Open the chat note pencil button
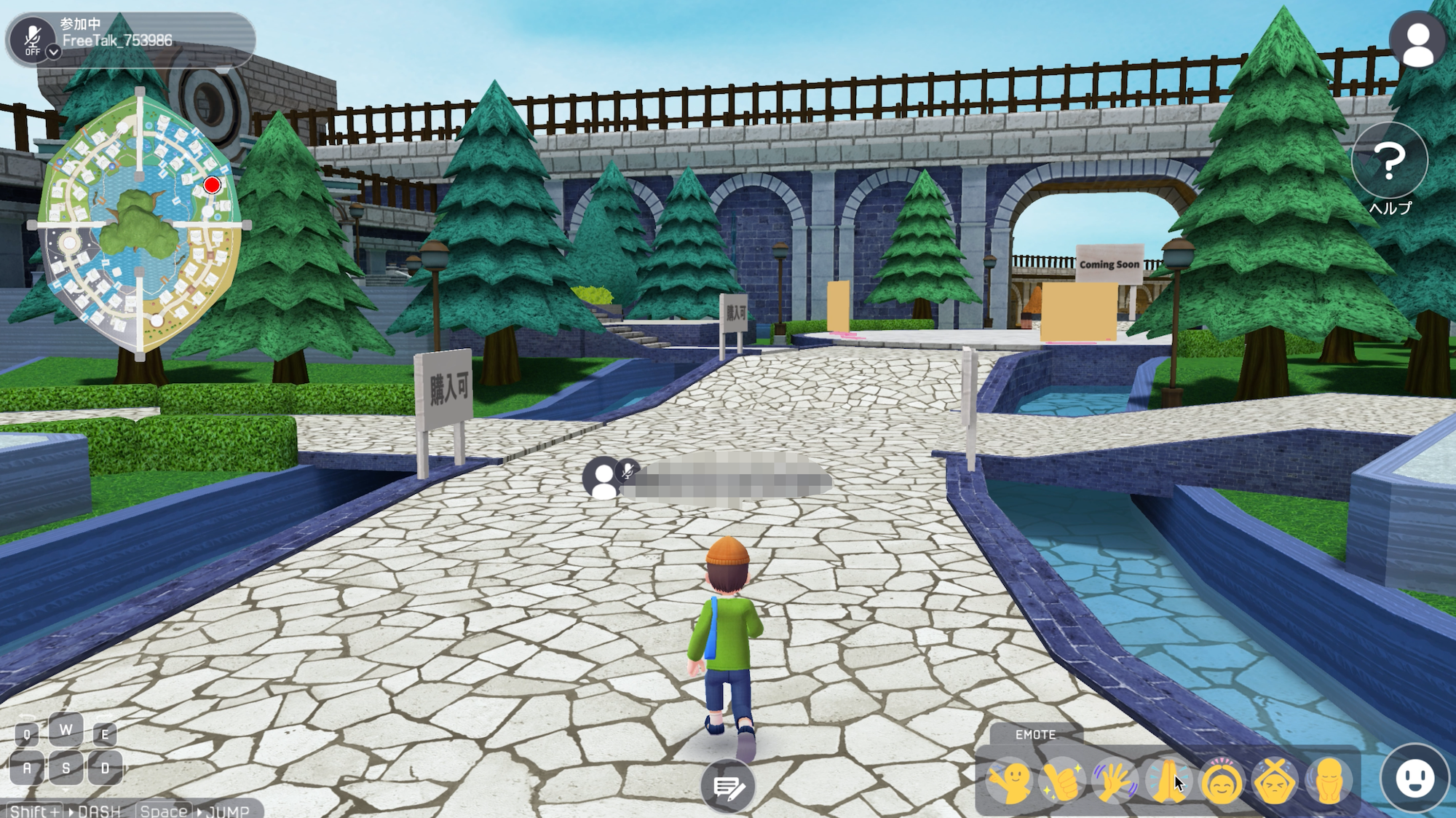This screenshot has width=1456, height=818. [x=727, y=787]
